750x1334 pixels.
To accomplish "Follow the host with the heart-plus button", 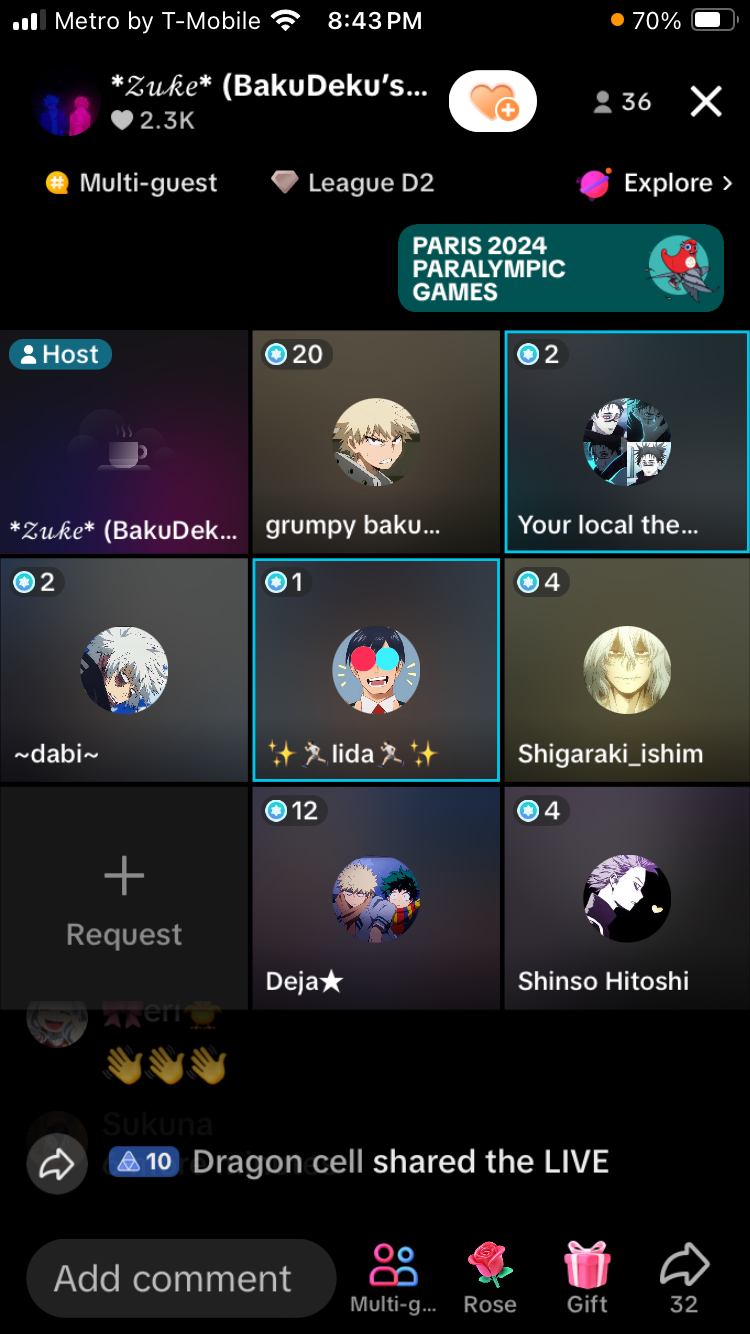I will click(x=492, y=101).
